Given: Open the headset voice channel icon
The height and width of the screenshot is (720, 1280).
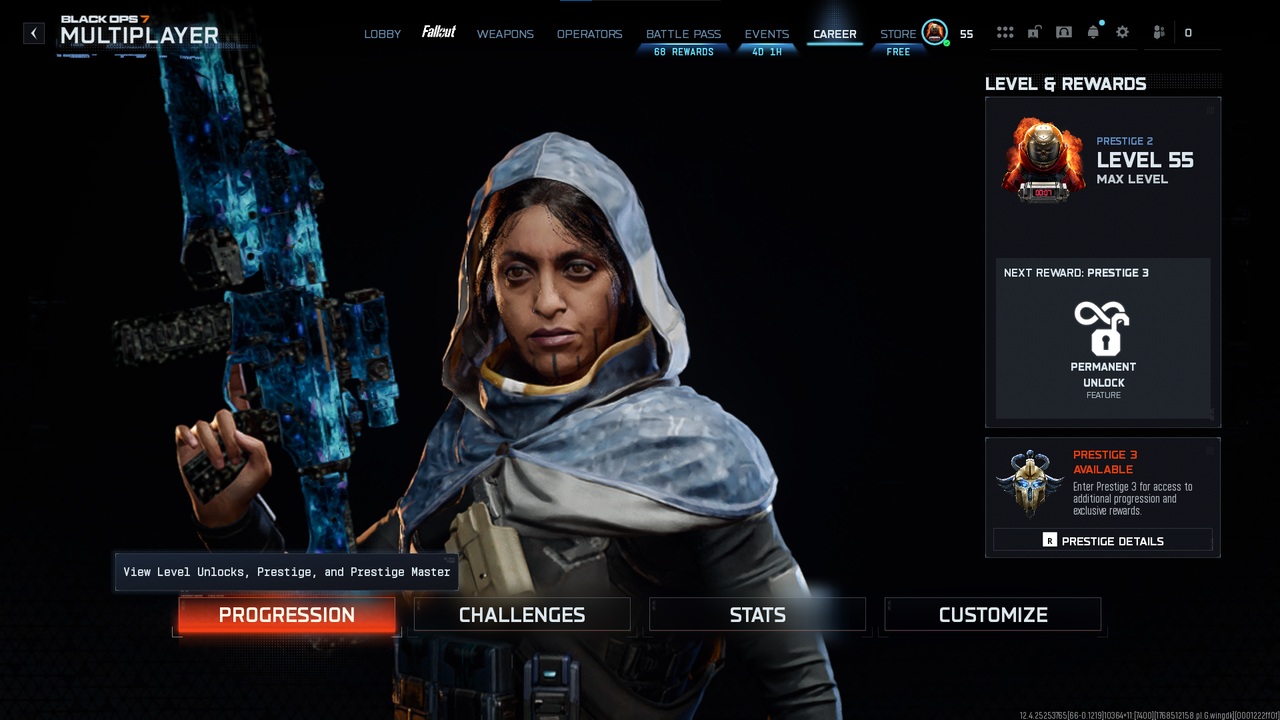Looking at the screenshot, I should pyautogui.click(x=1064, y=33).
